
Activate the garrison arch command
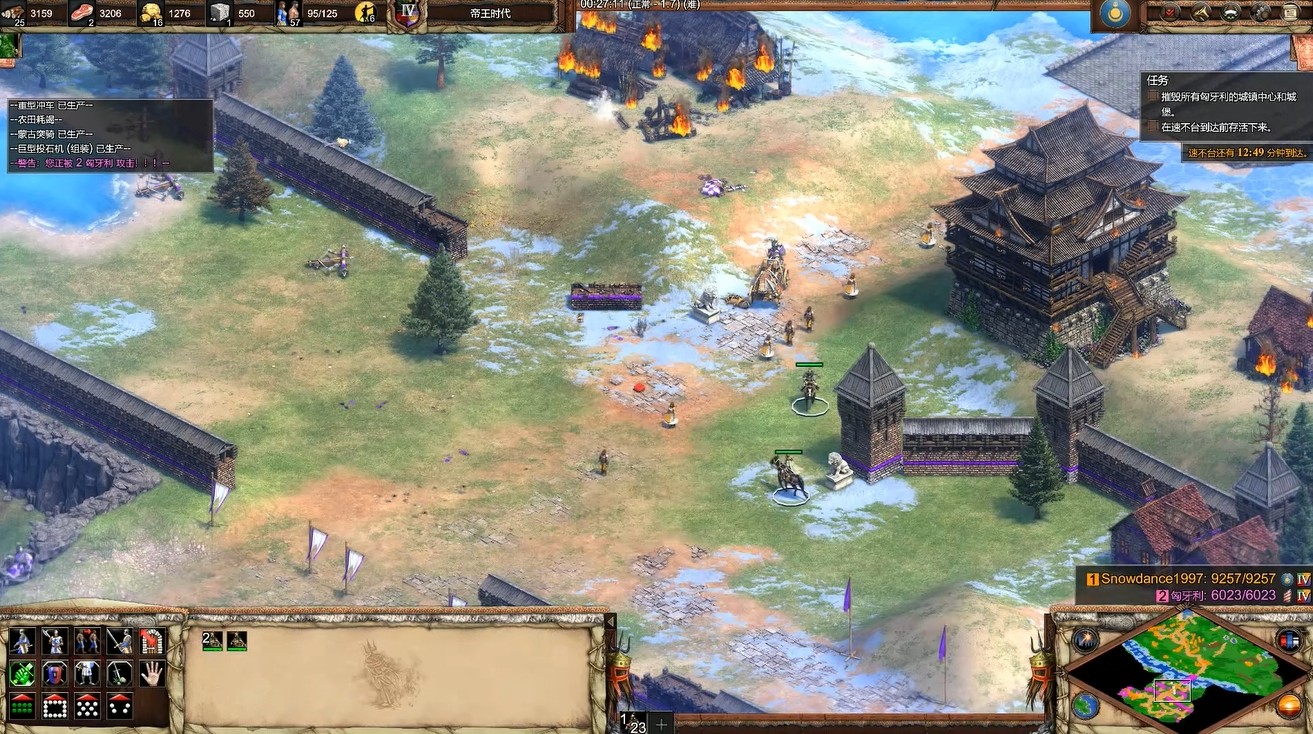pyautogui.click(x=151, y=641)
